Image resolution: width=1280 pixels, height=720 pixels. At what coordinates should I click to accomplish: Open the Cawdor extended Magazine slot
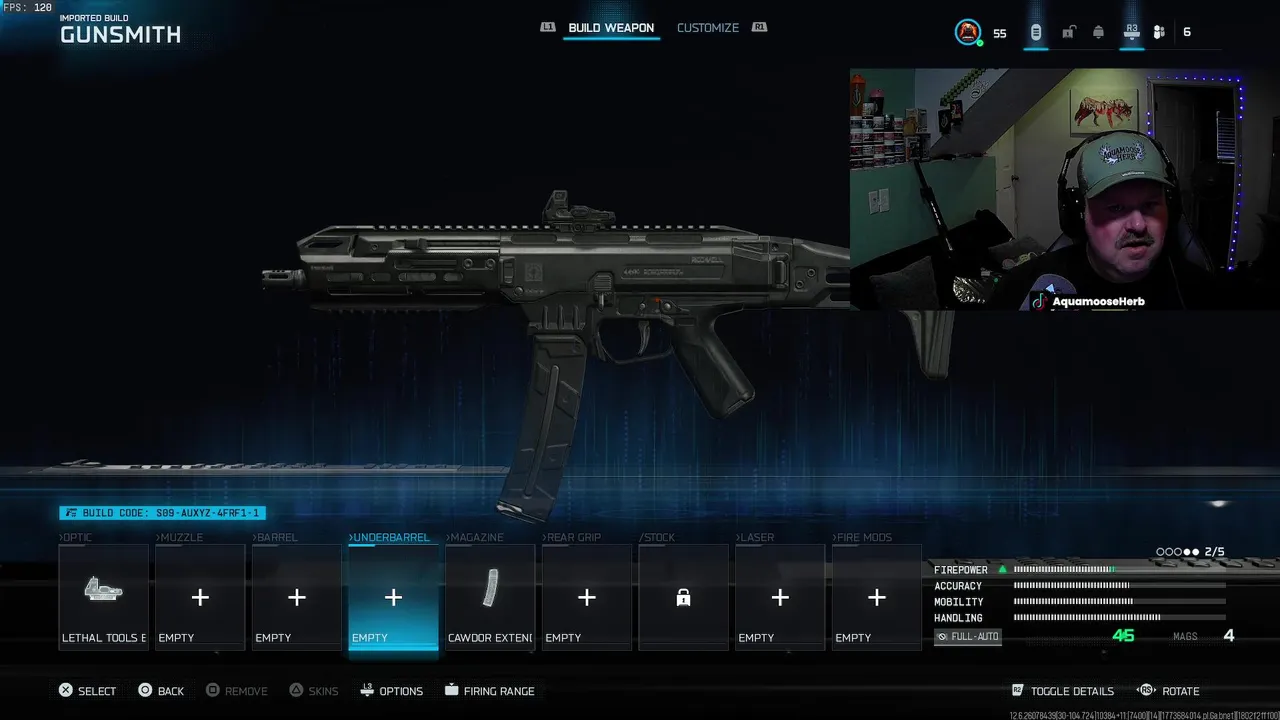[x=490, y=597]
